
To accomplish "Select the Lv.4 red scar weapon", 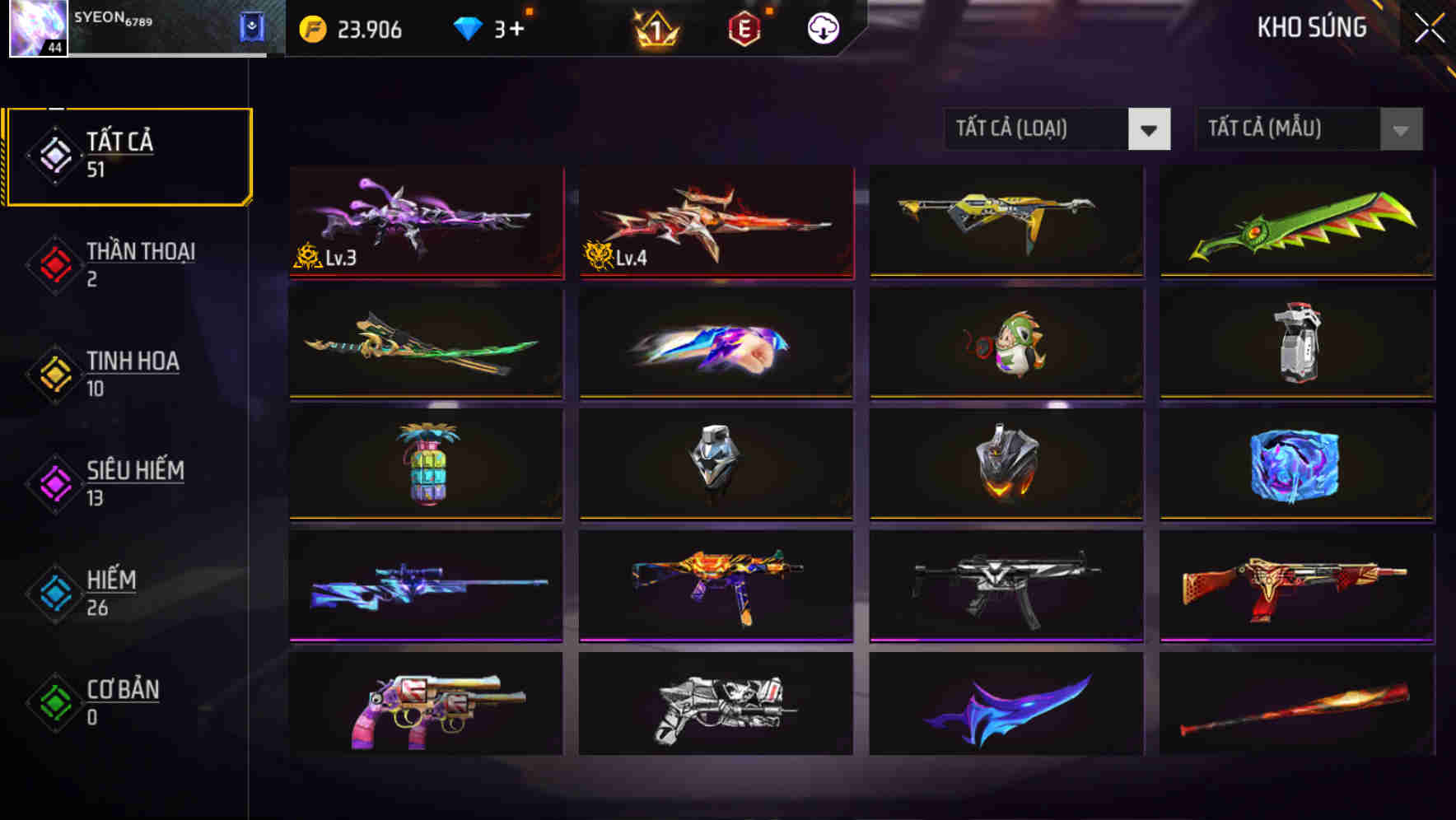I will click(714, 222).
